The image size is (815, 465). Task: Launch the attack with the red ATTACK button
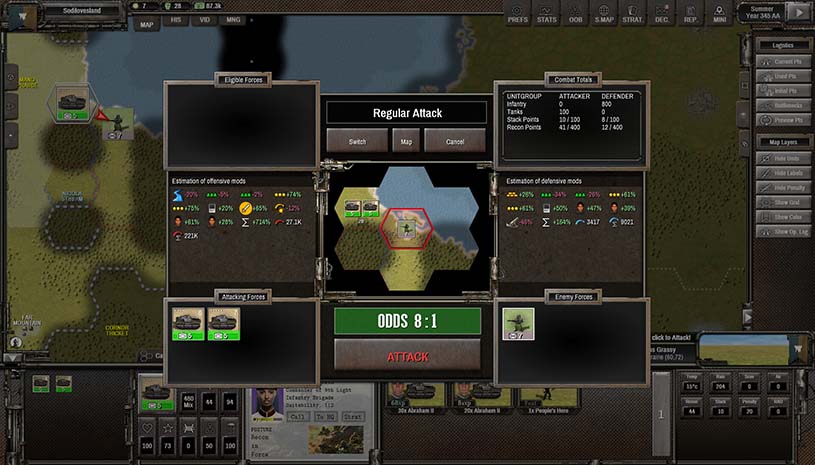coord(407,357)
